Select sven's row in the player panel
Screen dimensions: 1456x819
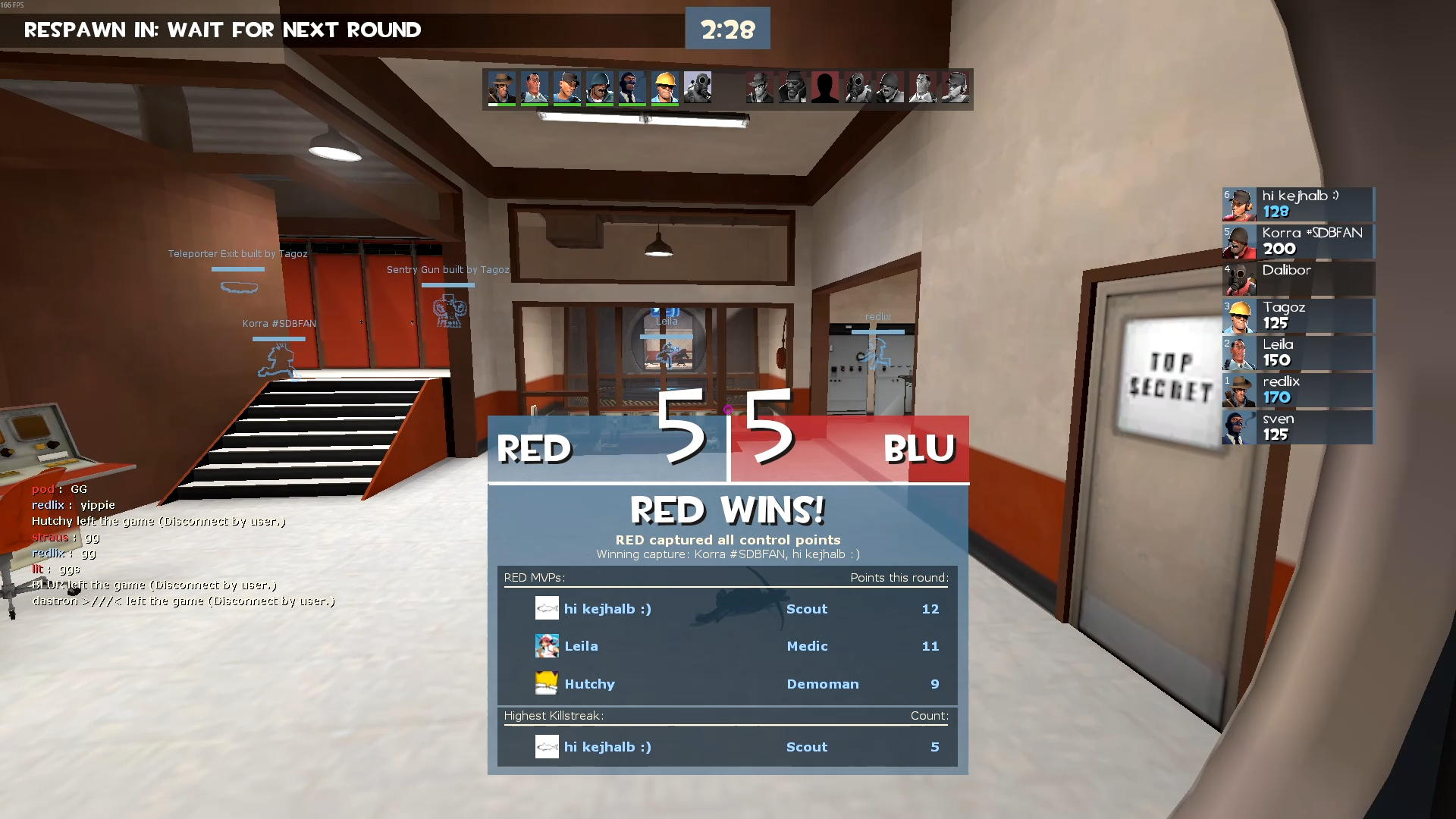[1298, 427]
